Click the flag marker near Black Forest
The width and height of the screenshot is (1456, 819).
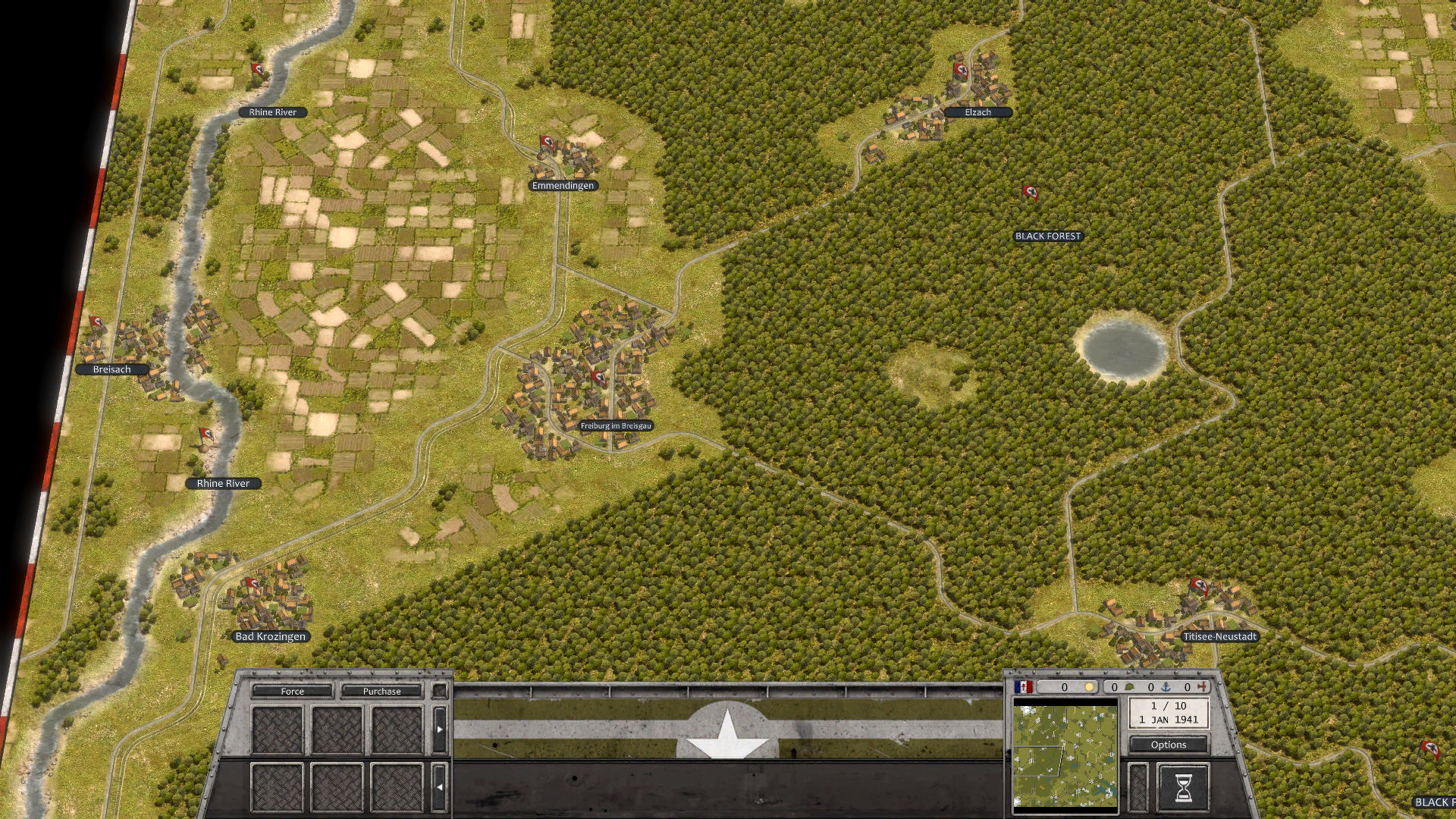[1031, 191]
